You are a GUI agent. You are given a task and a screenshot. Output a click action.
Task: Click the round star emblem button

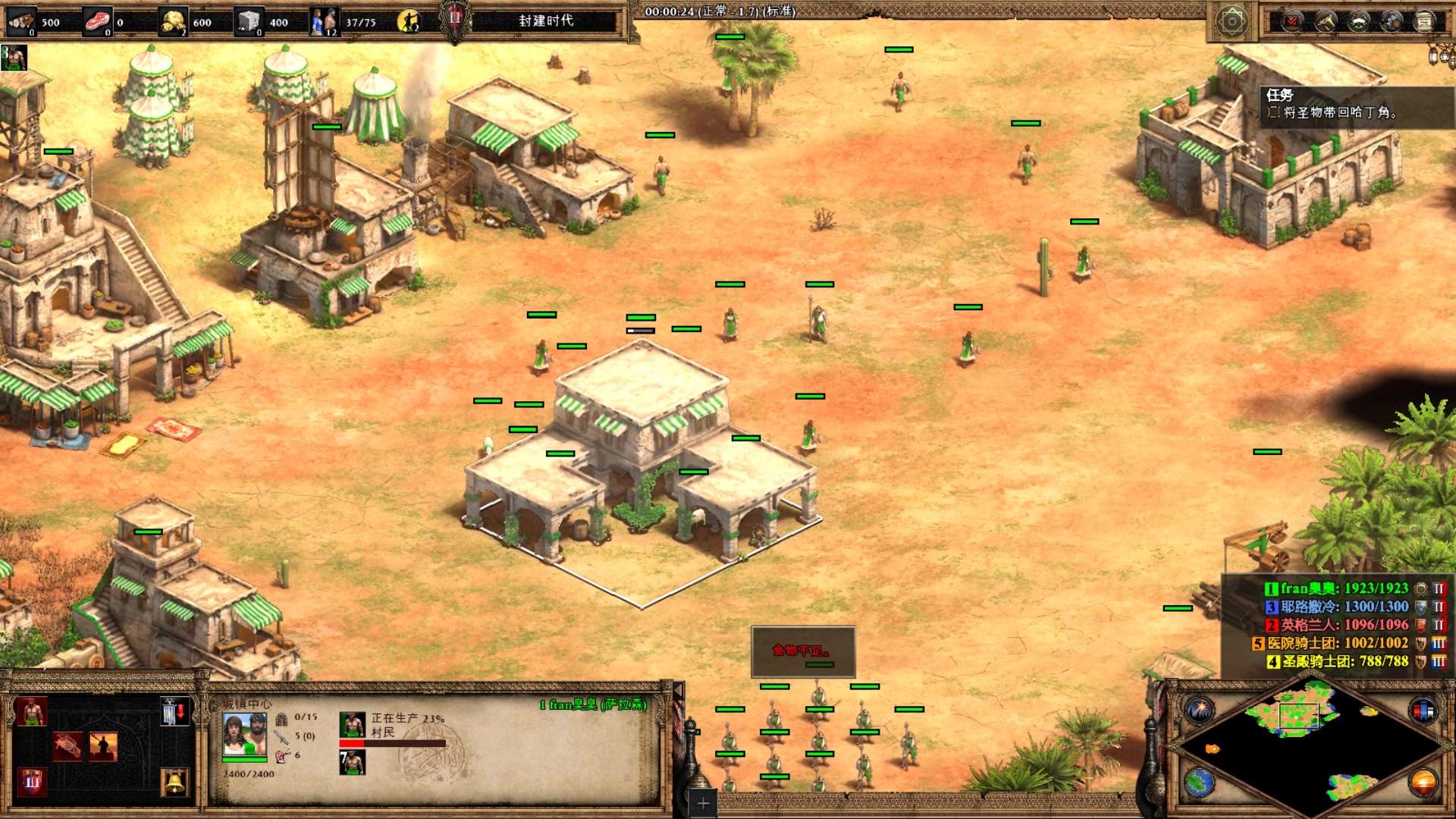point(1232,21)
